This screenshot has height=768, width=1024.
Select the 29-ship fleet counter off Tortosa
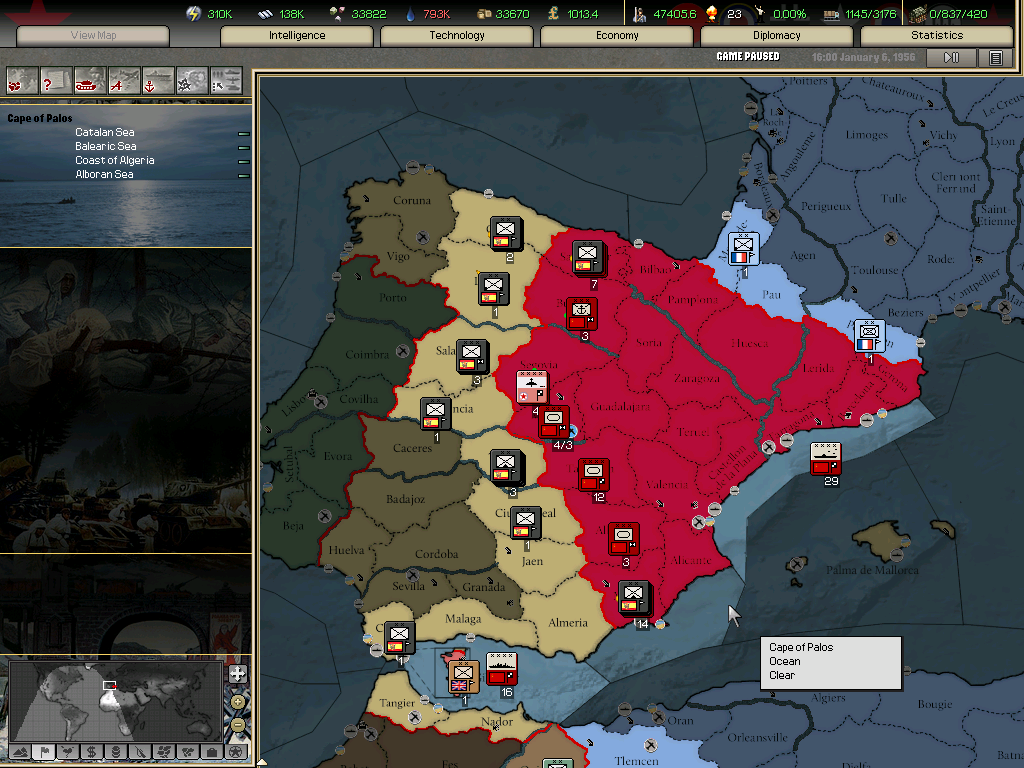(x=826, y=458)
